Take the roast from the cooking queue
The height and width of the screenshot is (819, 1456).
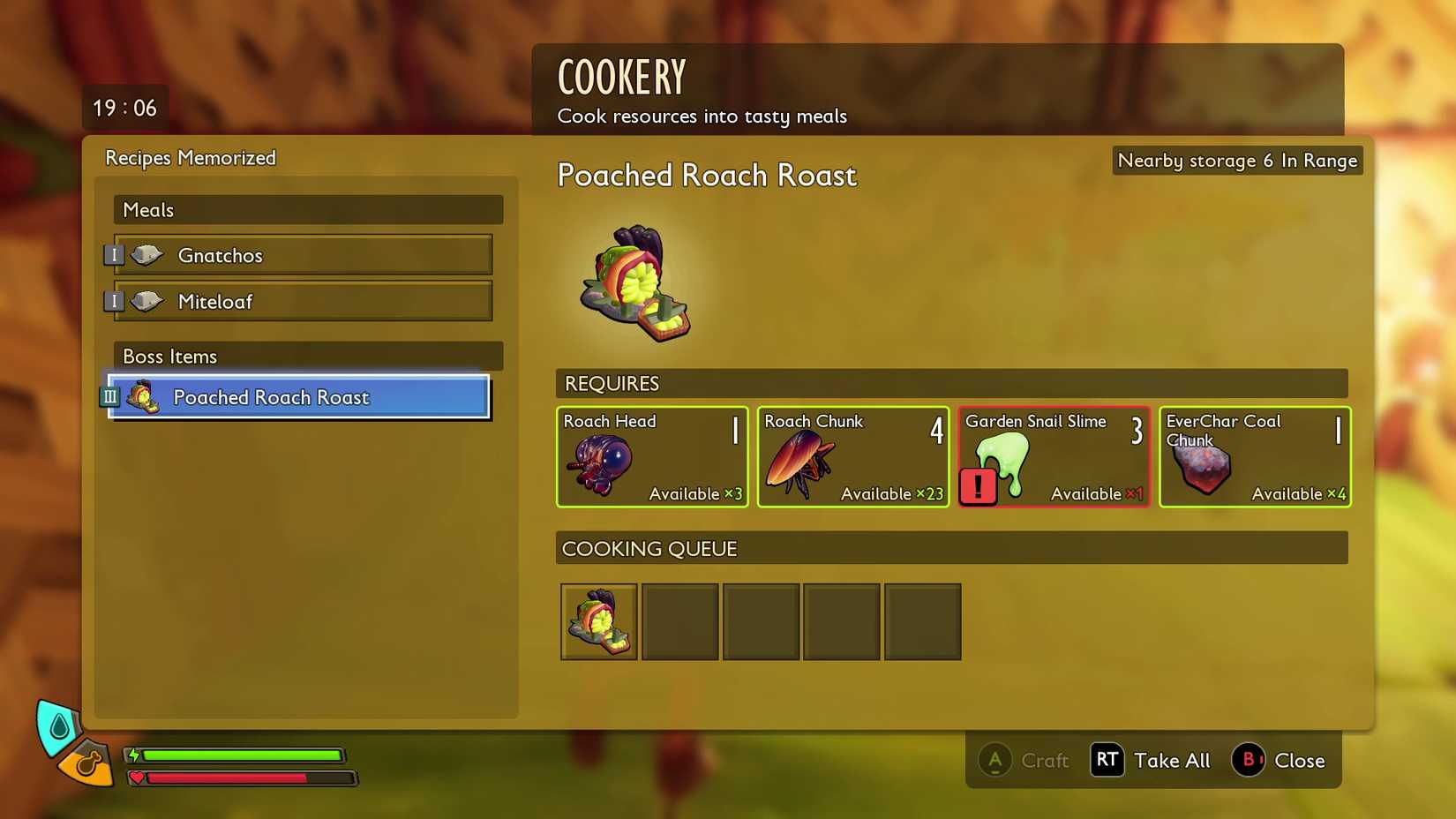point(599,621)
